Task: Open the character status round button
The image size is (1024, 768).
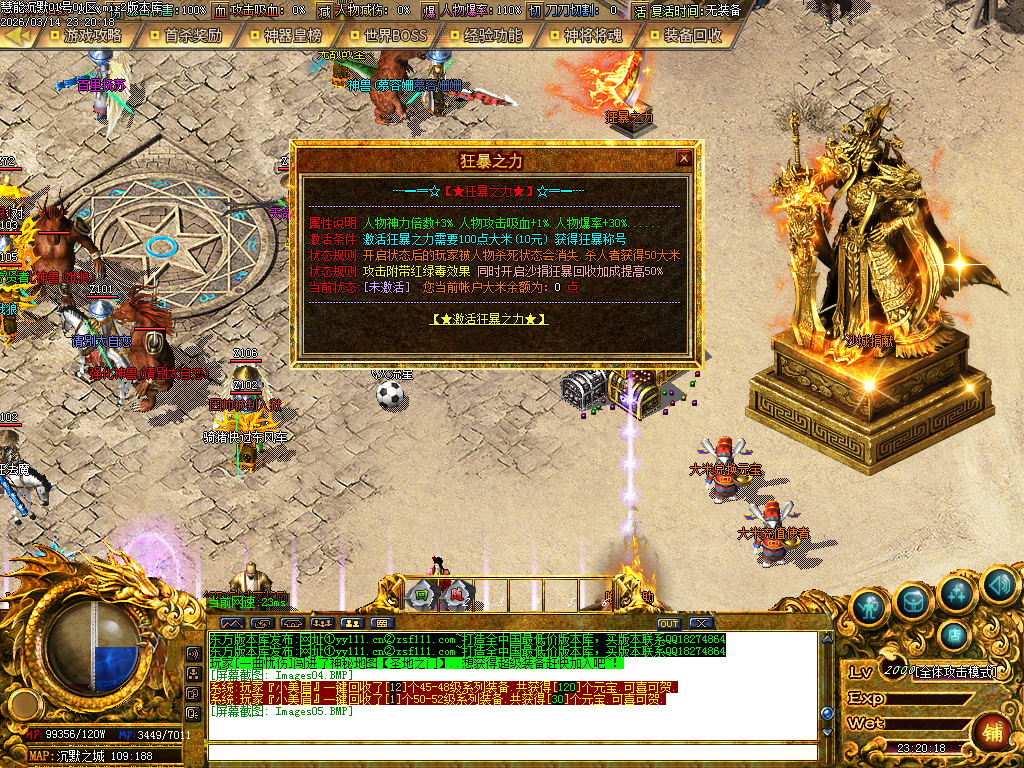Action: pos(871,605)
